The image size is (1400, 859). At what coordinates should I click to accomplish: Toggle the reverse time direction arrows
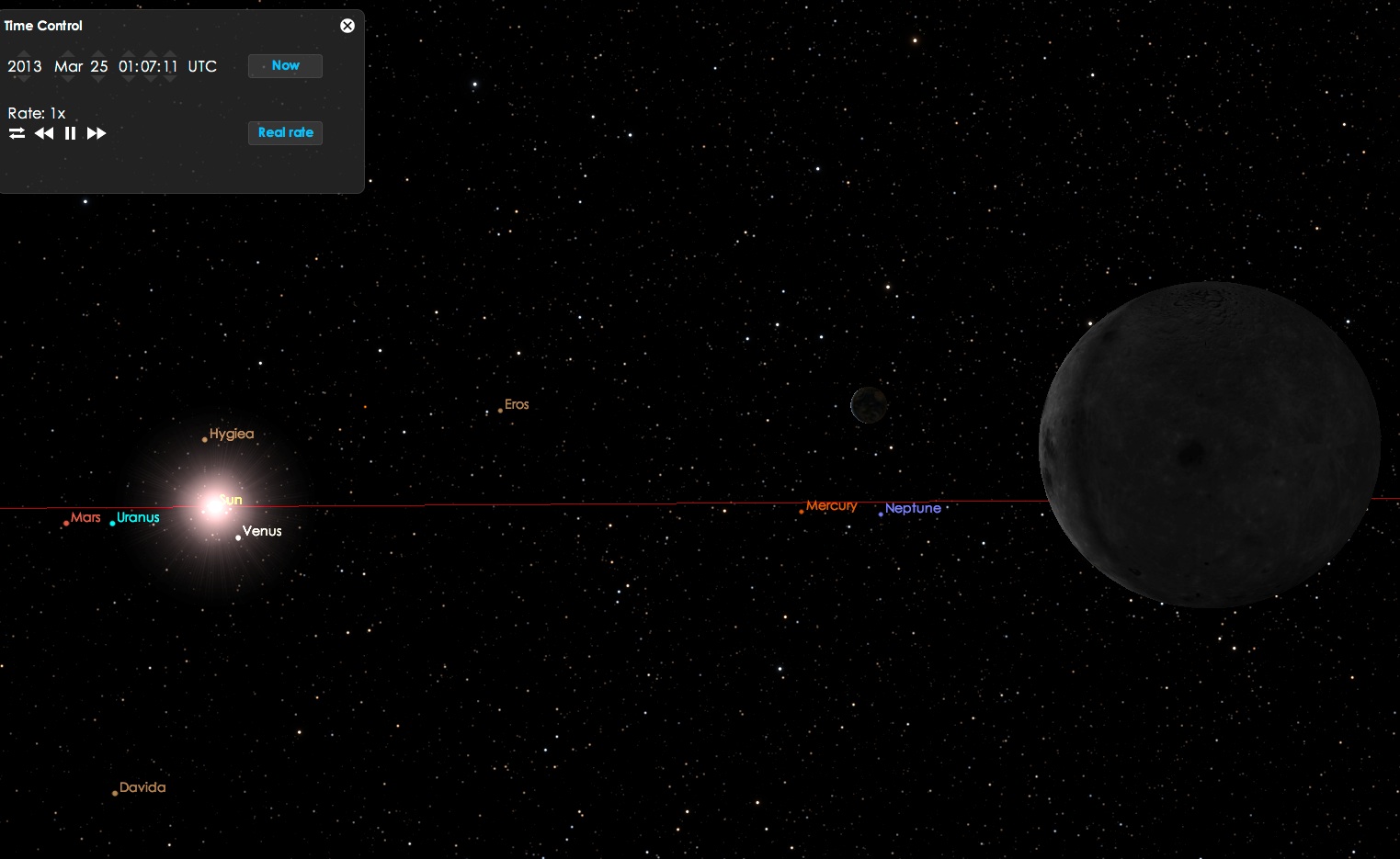tap(17, 133)
